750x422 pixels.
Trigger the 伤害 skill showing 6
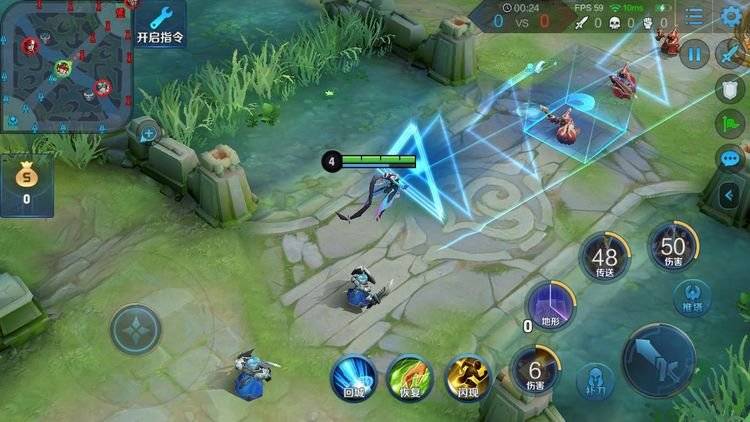[x=535, y=370]
